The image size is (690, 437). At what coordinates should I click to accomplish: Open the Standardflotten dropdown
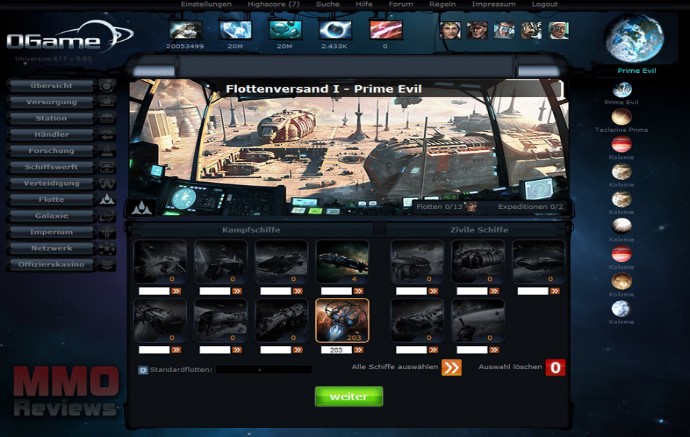coord(264,370)
